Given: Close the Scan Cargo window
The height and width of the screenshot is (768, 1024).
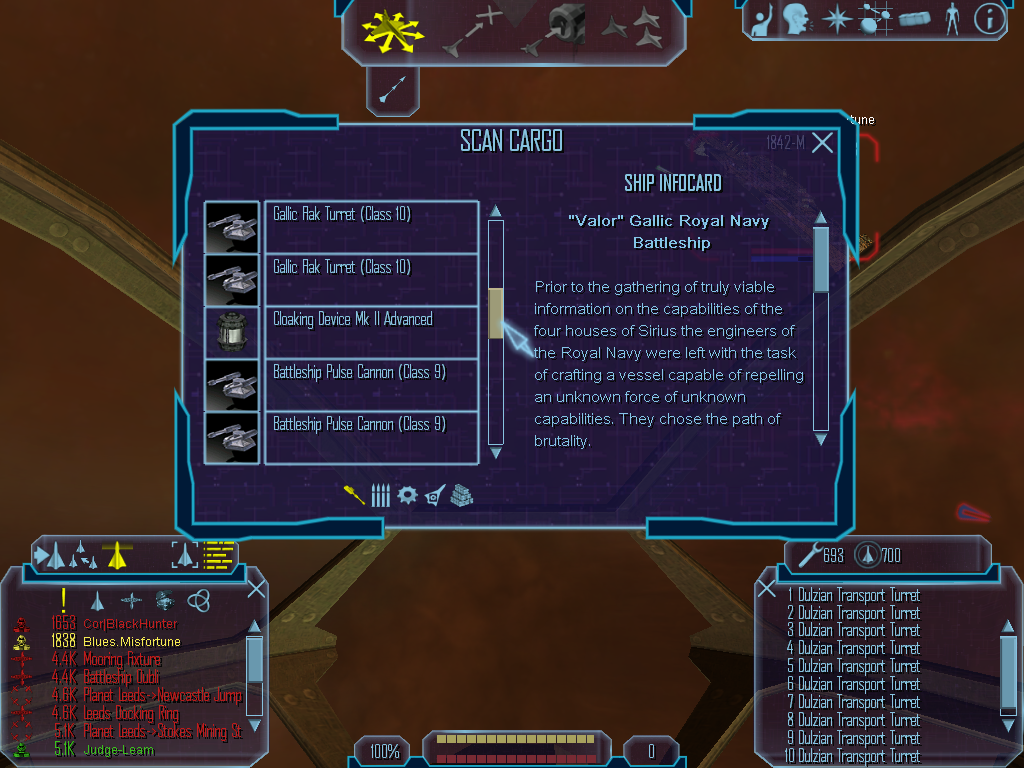Looking at the screenshot, I should click(x=822, y=143).
